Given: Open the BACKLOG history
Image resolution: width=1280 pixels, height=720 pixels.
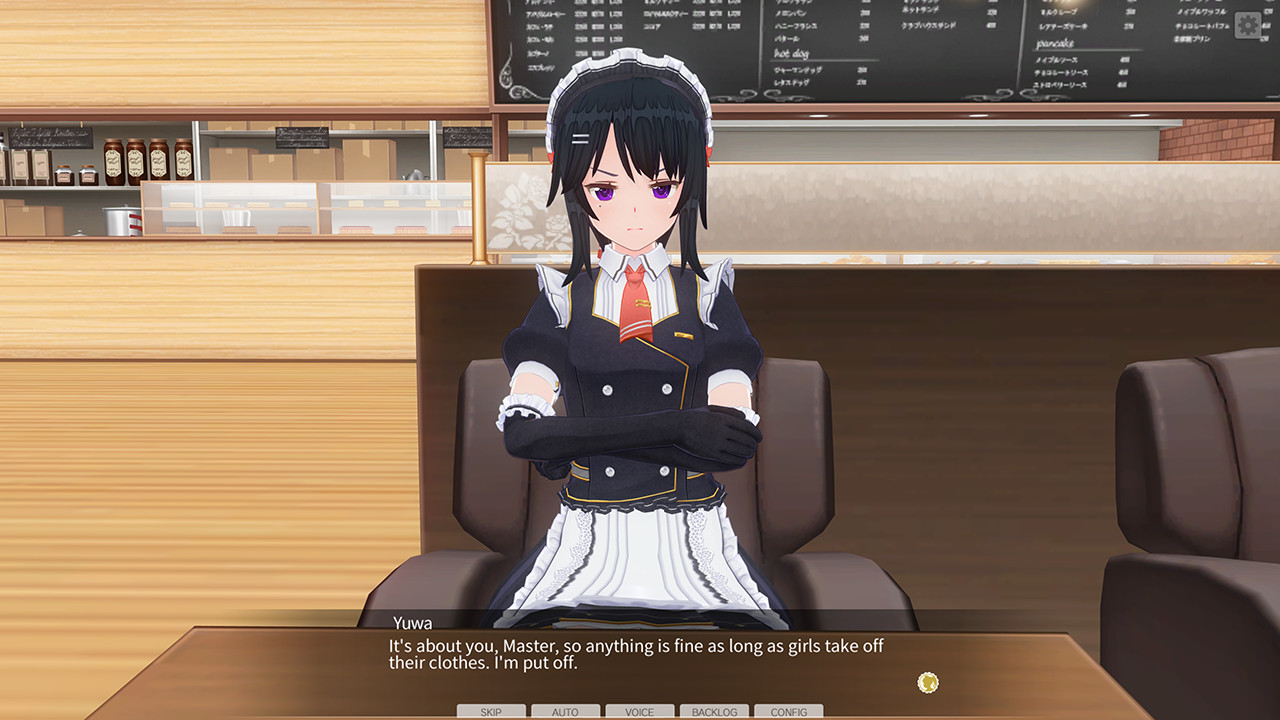Looking at the screenshot, I should [714, 712].
